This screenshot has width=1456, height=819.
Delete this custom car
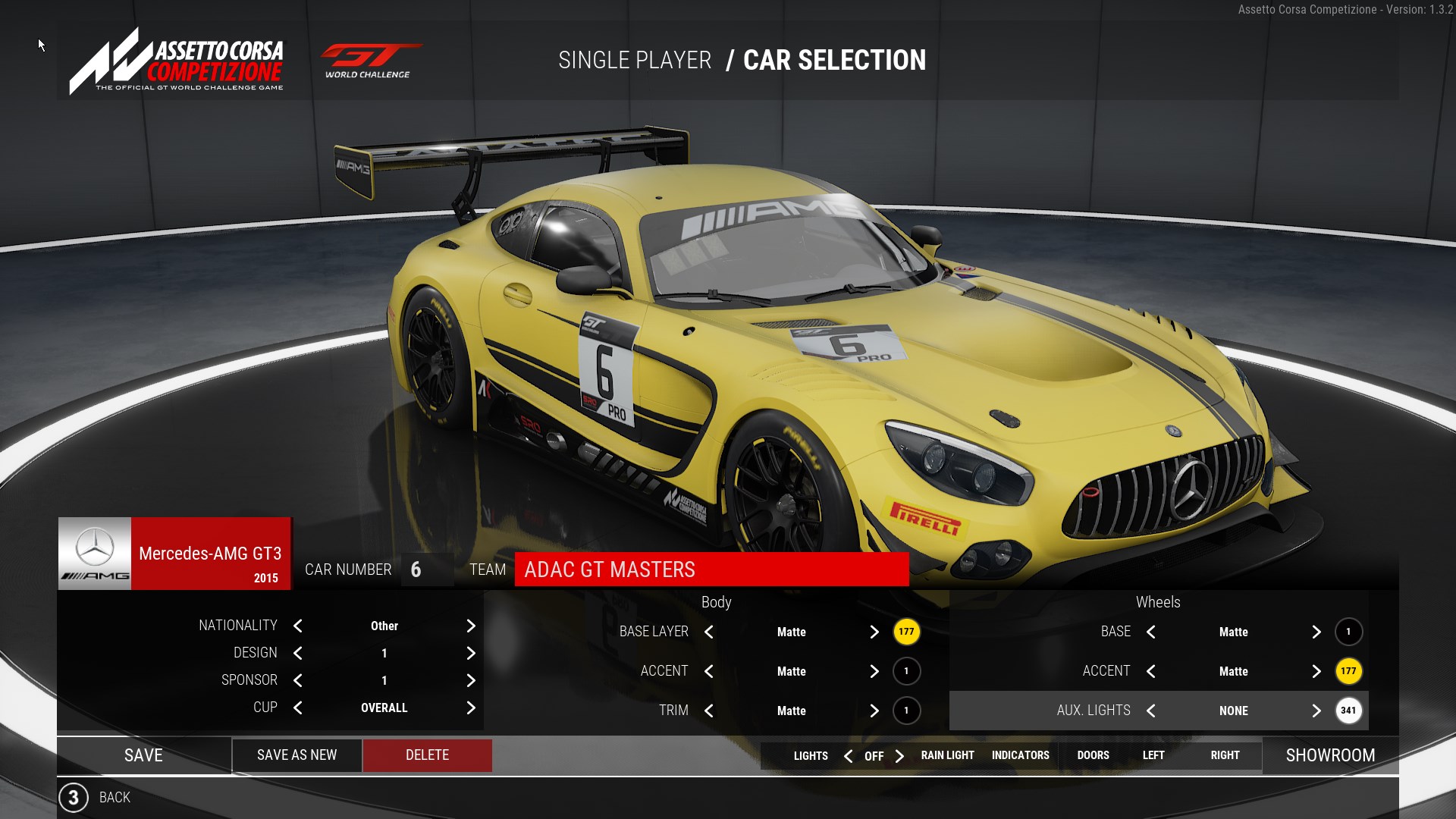pyautogui.click(x=427, y=755)
